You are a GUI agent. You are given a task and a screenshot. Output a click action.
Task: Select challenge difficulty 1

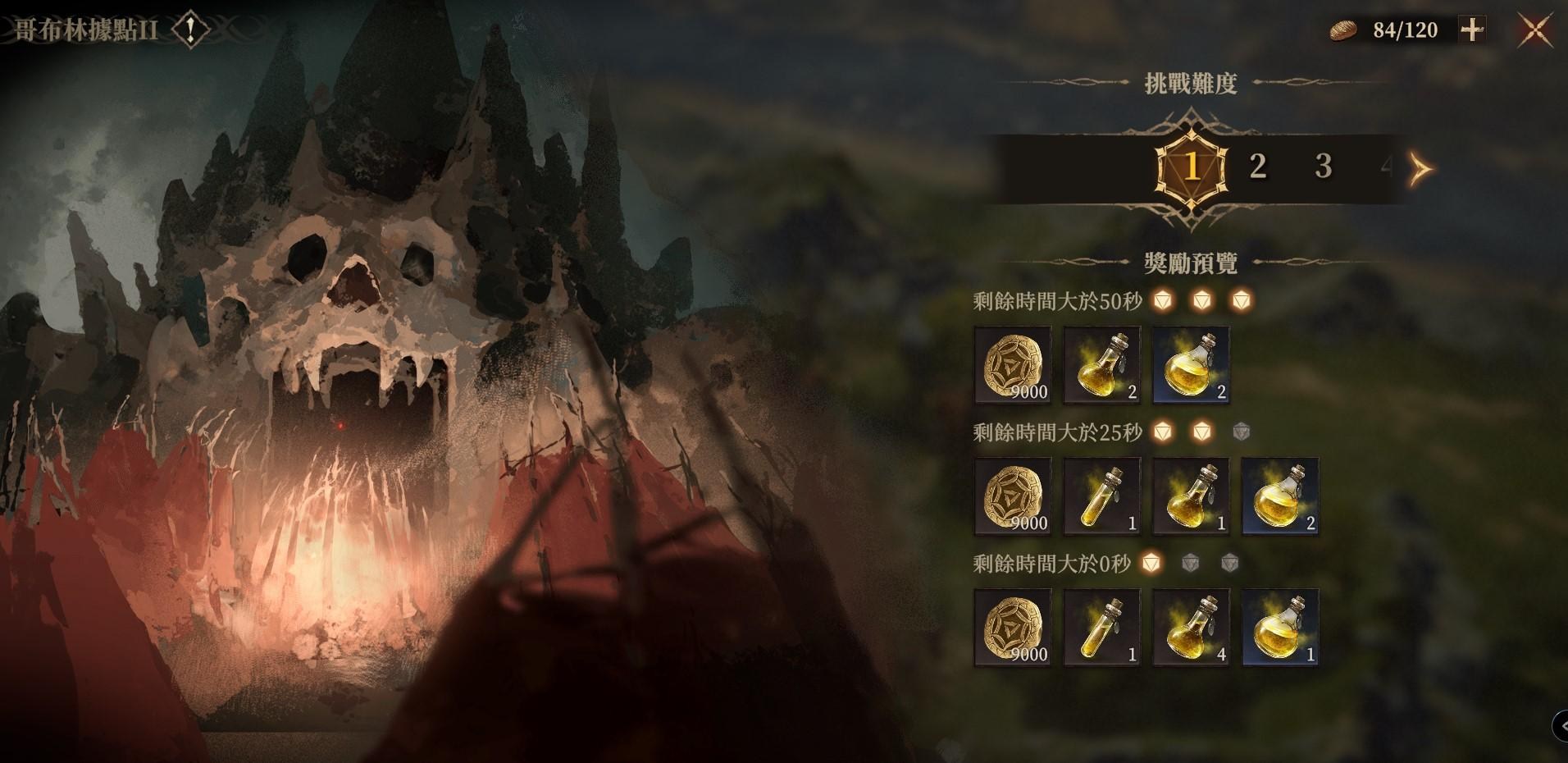(x=1191, y=167)
